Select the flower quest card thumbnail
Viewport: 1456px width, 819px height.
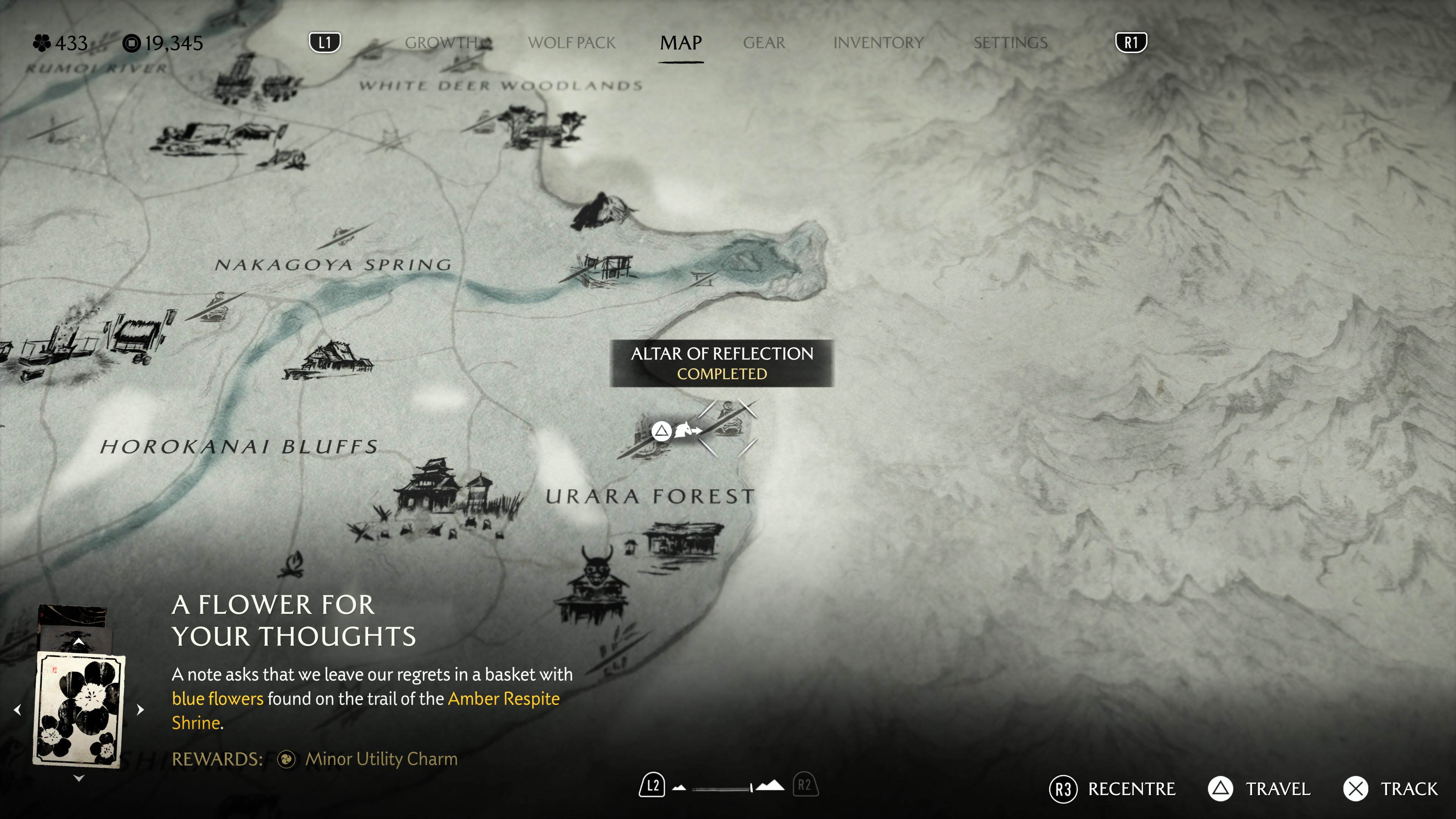[79, 709]
